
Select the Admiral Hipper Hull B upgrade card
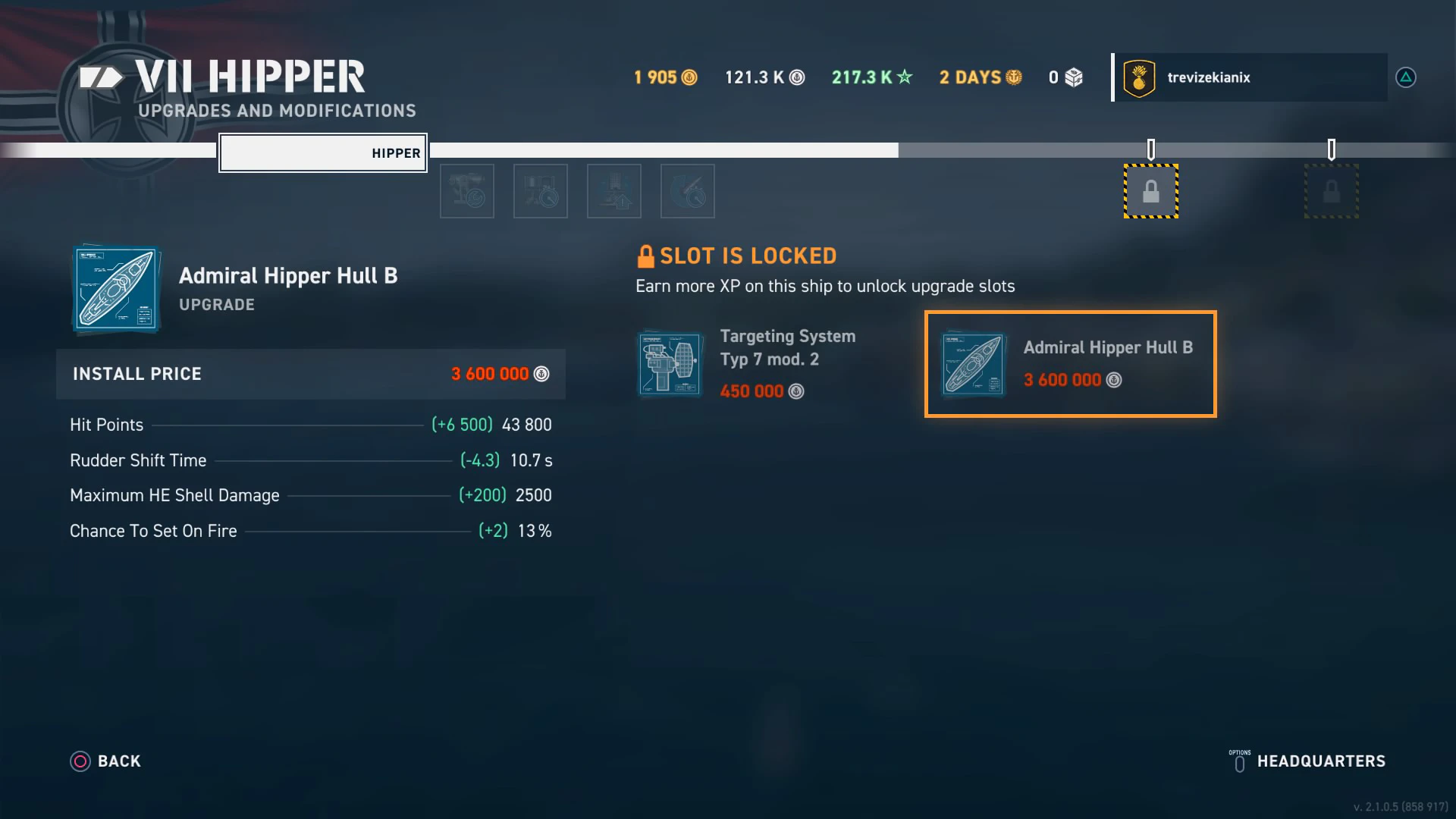[x=1070, y=364]
